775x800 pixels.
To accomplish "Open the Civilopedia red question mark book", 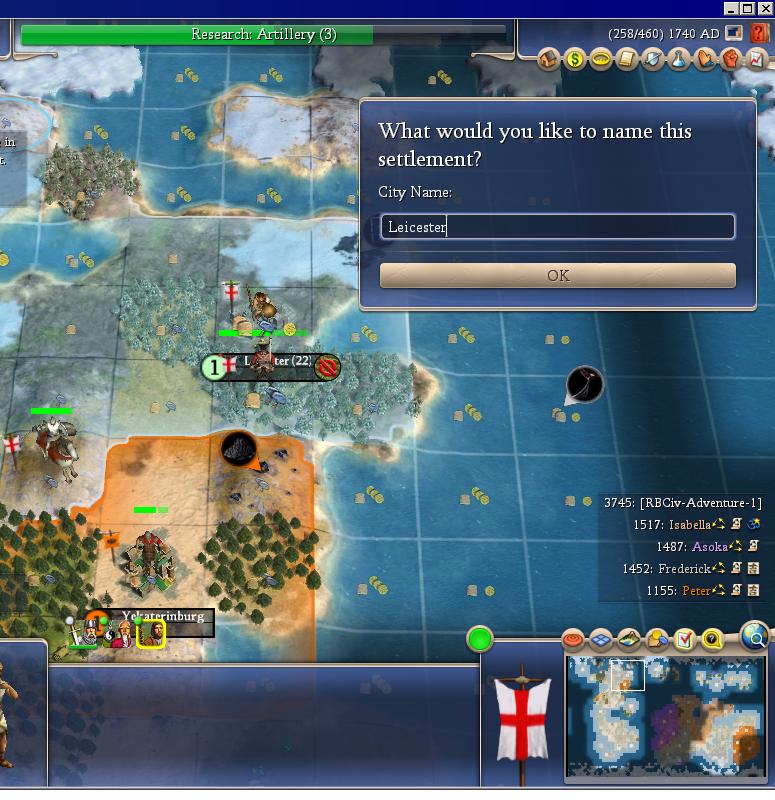I will pyautogui.click(x=759, y=33).
